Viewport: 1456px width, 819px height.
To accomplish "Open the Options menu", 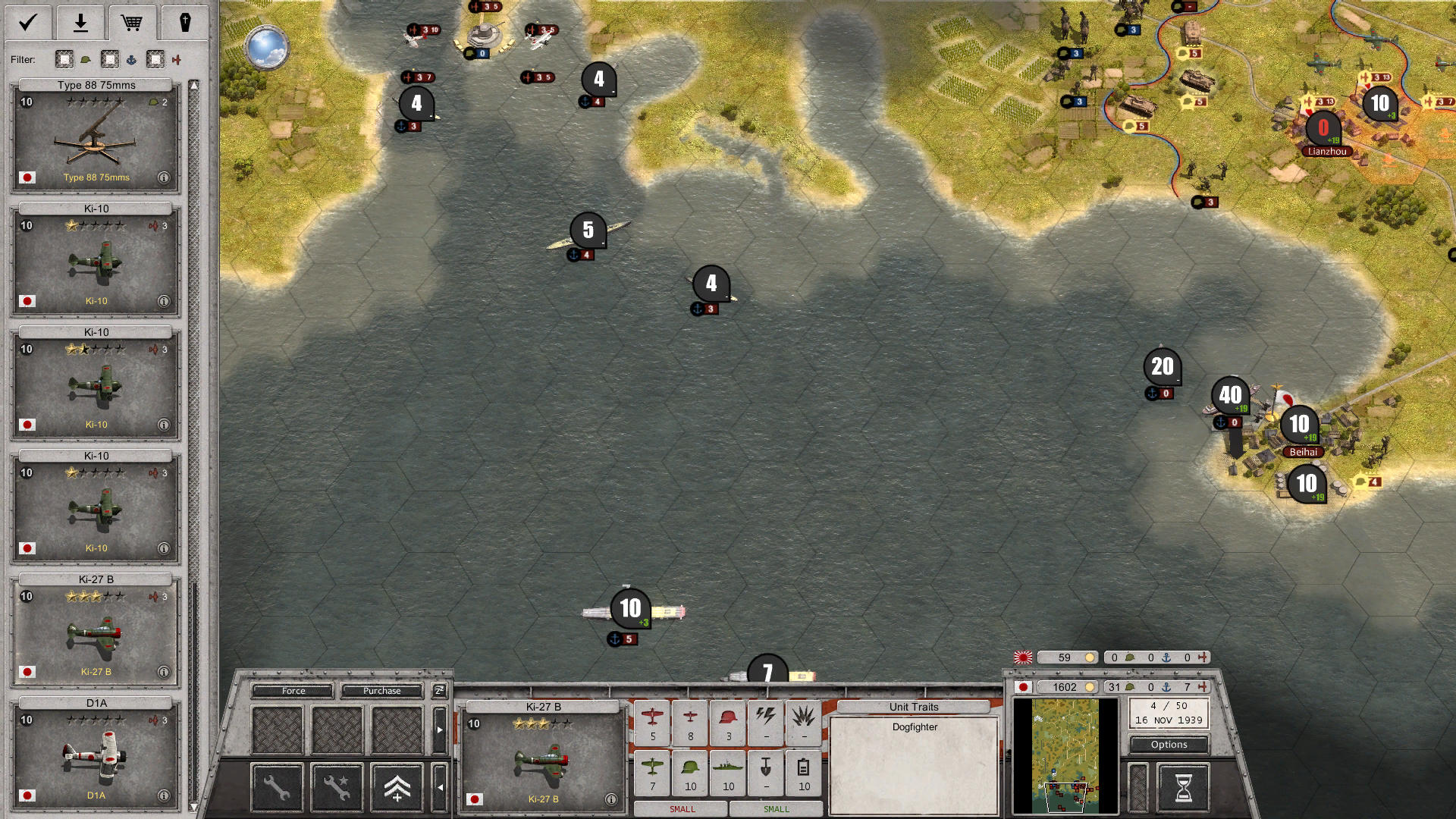I will click(x=1169, y=745).
